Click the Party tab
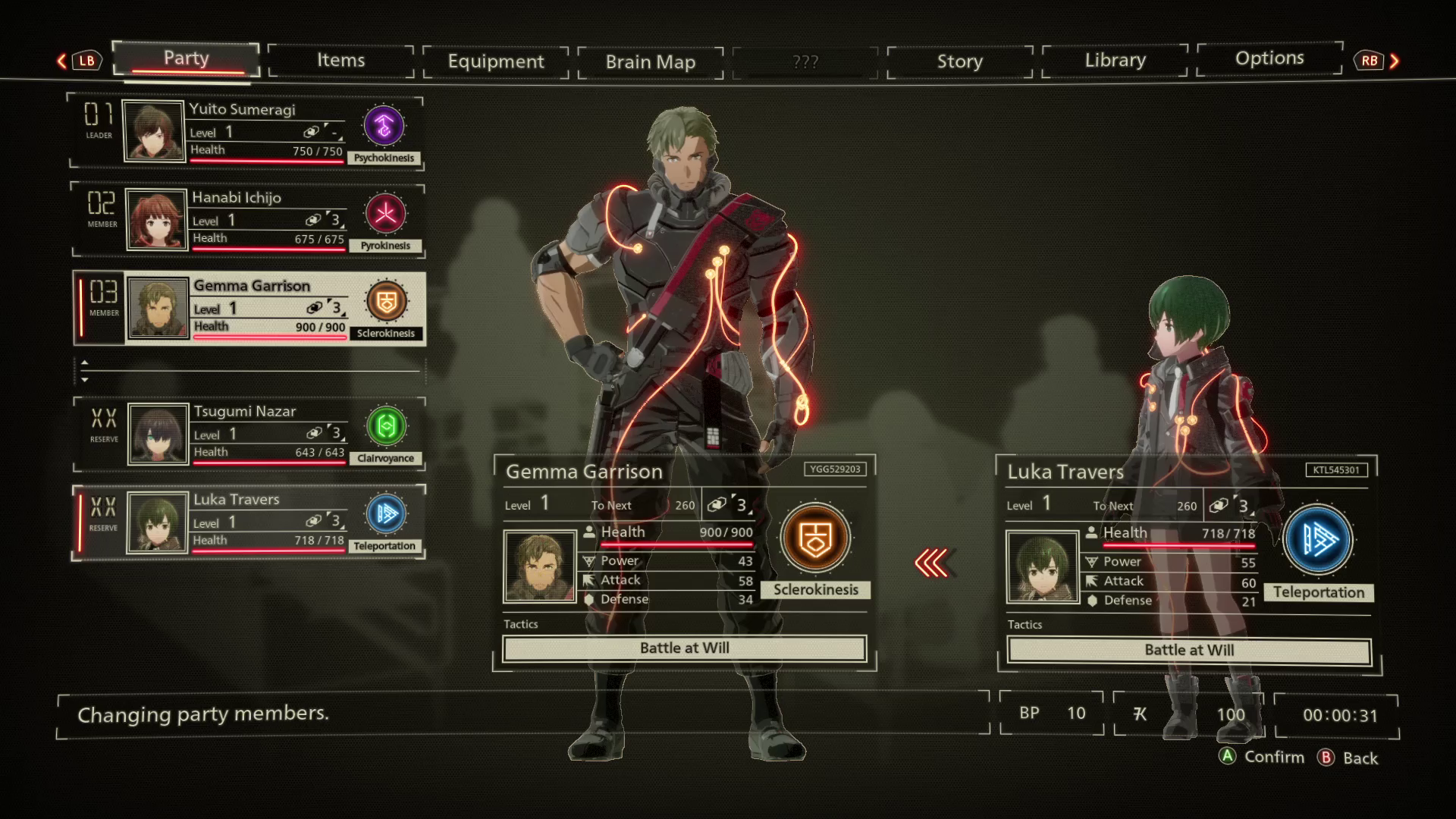1456x819 pixels. click(186, 58)
